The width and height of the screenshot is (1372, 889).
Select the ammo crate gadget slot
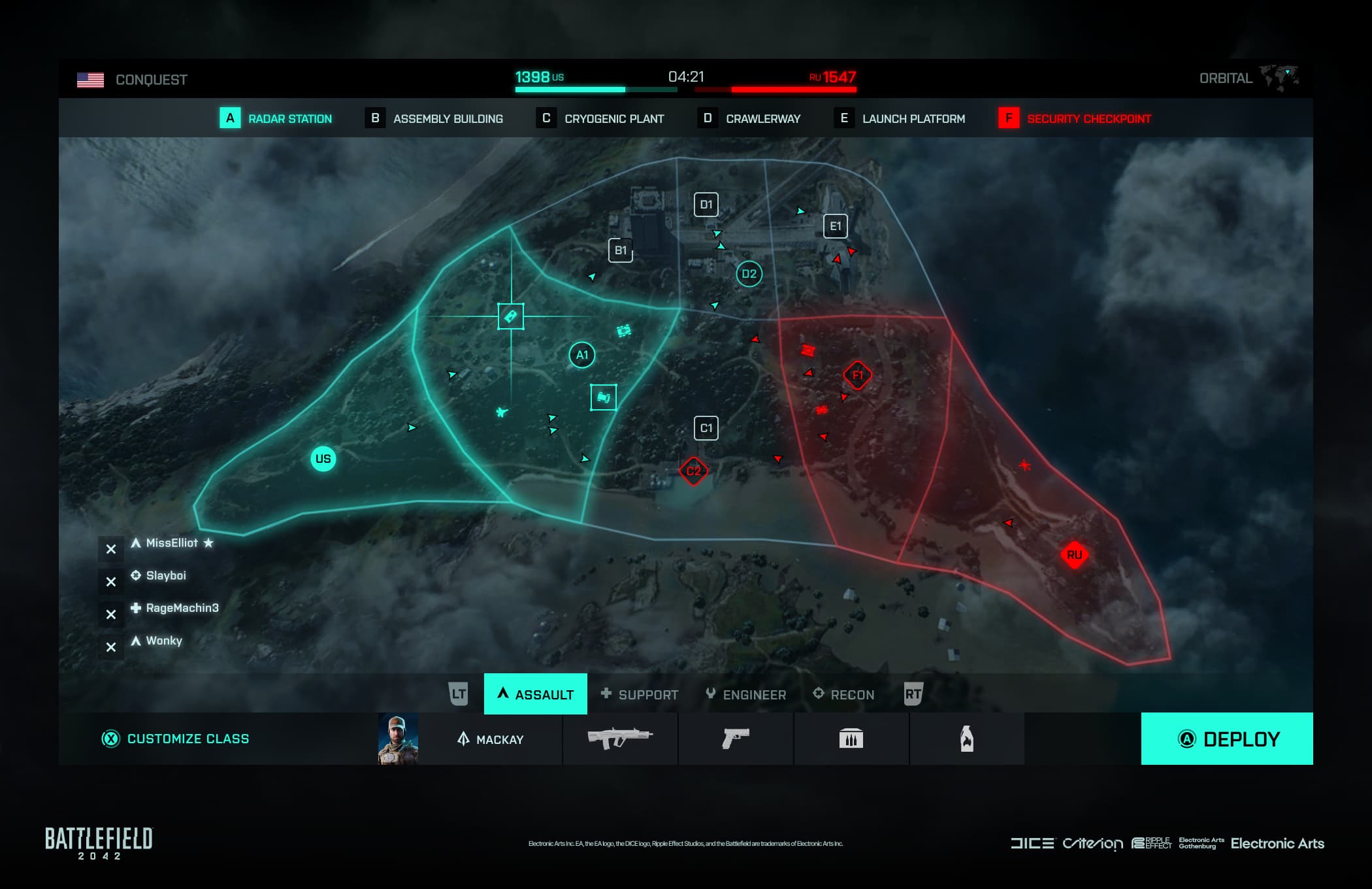851,739
